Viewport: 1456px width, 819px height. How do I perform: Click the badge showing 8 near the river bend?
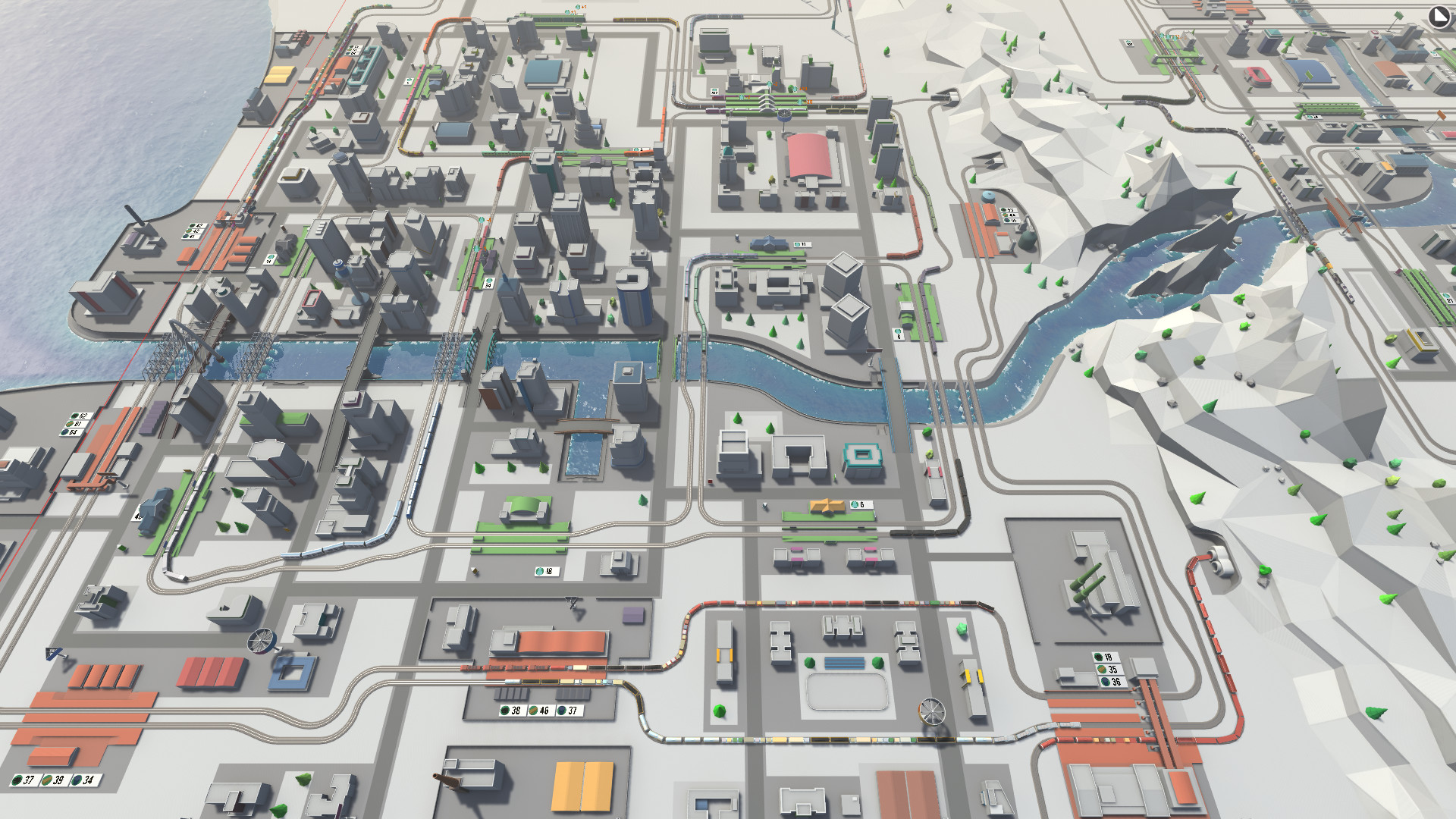[899, 335]
